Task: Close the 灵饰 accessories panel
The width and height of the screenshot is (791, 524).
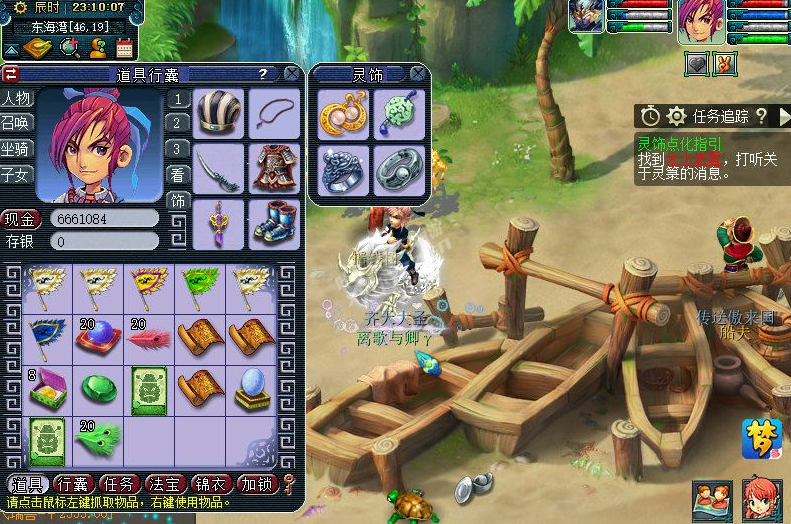Action: pos(419,74)
